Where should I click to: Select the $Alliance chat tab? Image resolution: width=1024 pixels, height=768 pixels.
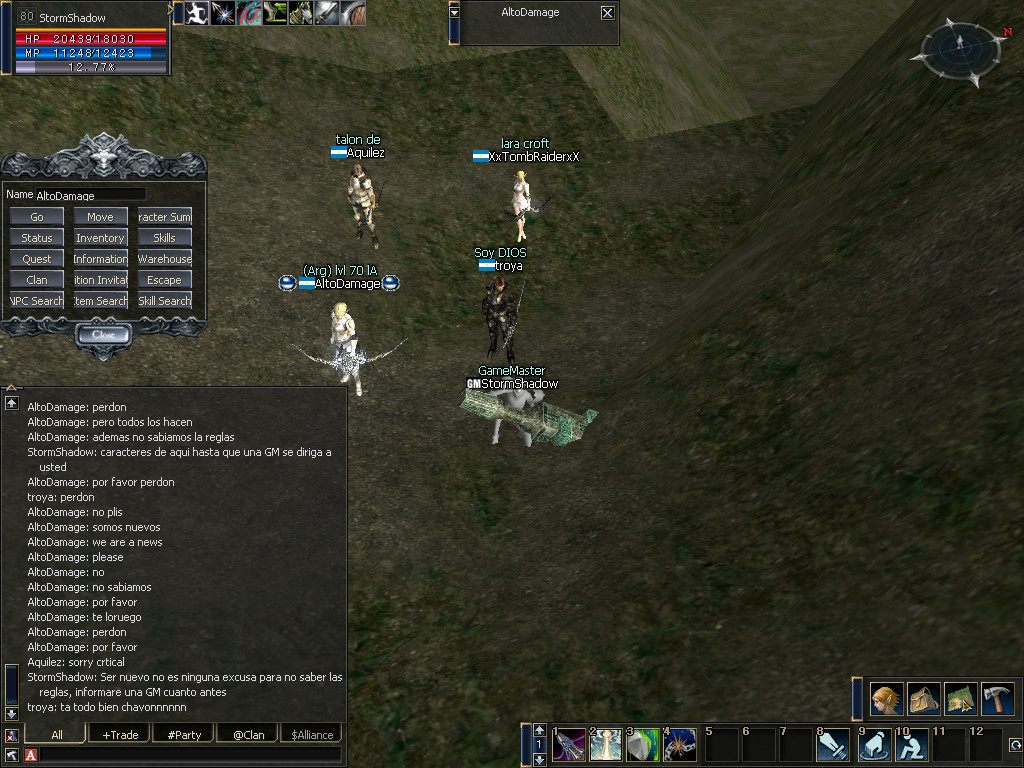coord(312,735)
